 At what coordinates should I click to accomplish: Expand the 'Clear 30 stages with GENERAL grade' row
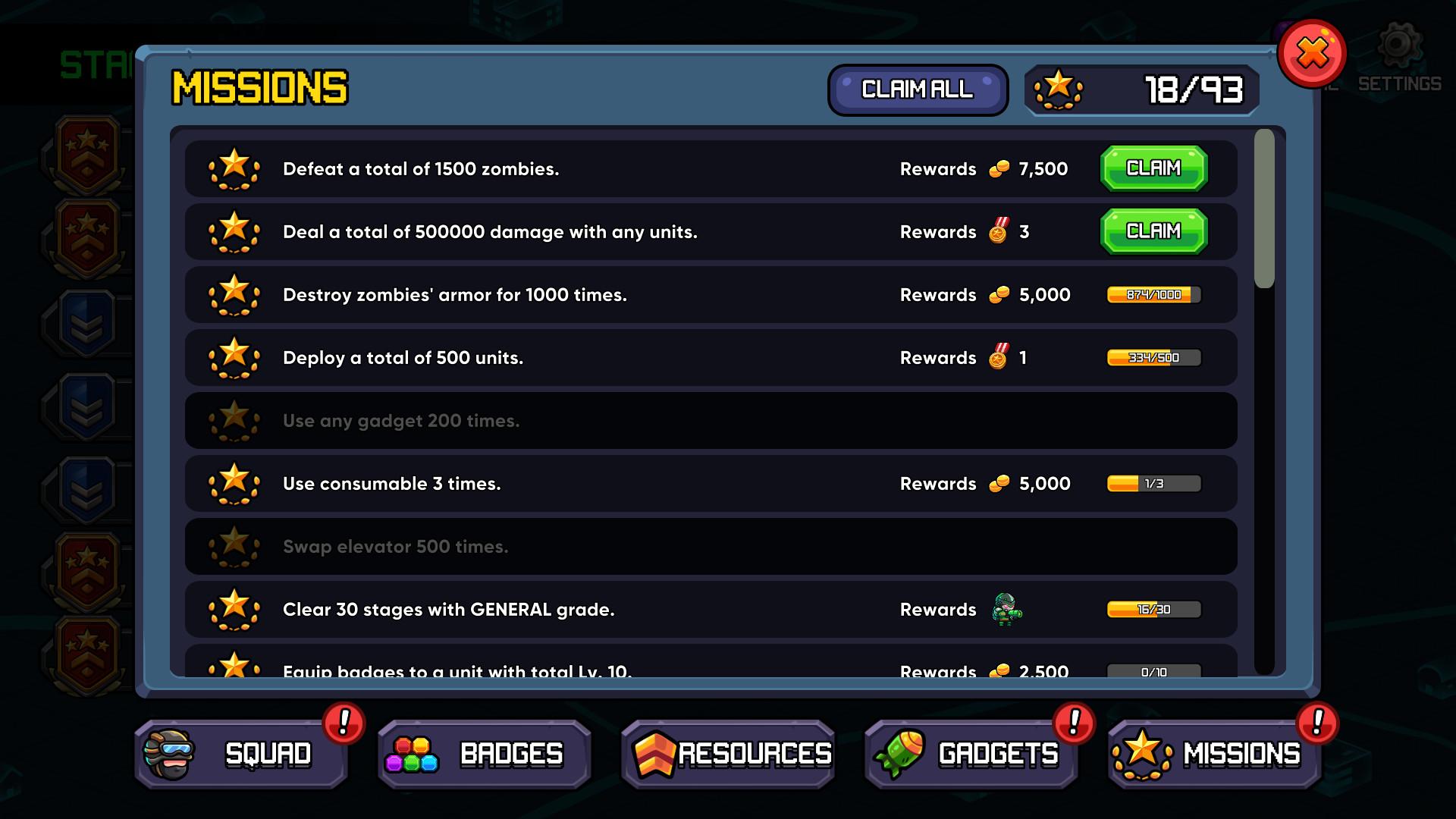click(x=682, y=609)
